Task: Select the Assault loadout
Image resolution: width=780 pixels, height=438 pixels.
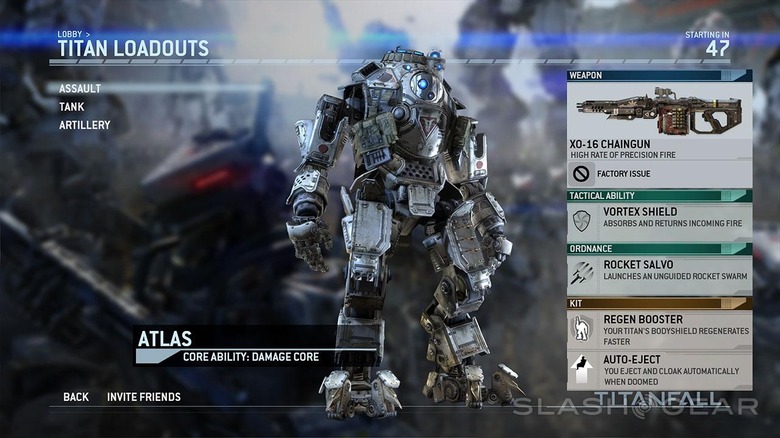Action: (79, 88)
